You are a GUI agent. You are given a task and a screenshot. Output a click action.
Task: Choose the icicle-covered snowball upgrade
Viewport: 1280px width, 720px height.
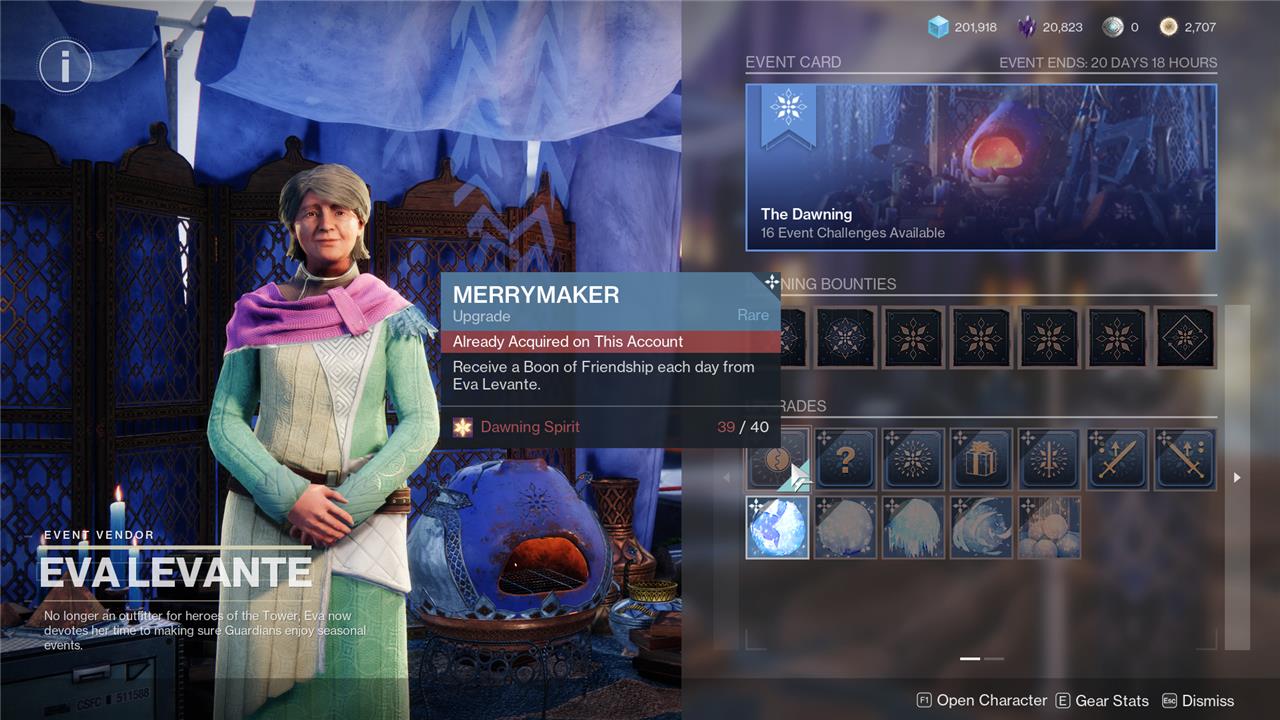click(913, 527)
